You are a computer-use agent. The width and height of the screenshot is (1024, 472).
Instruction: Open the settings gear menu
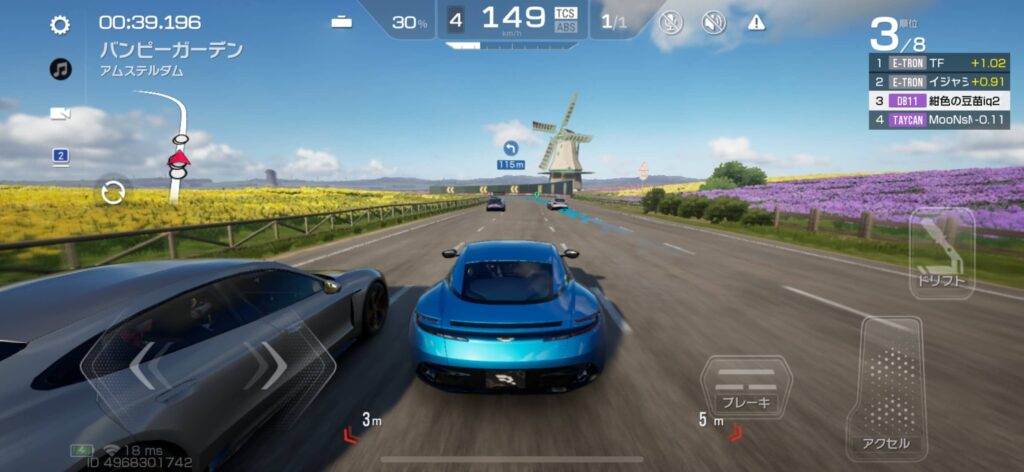point(60,25)
